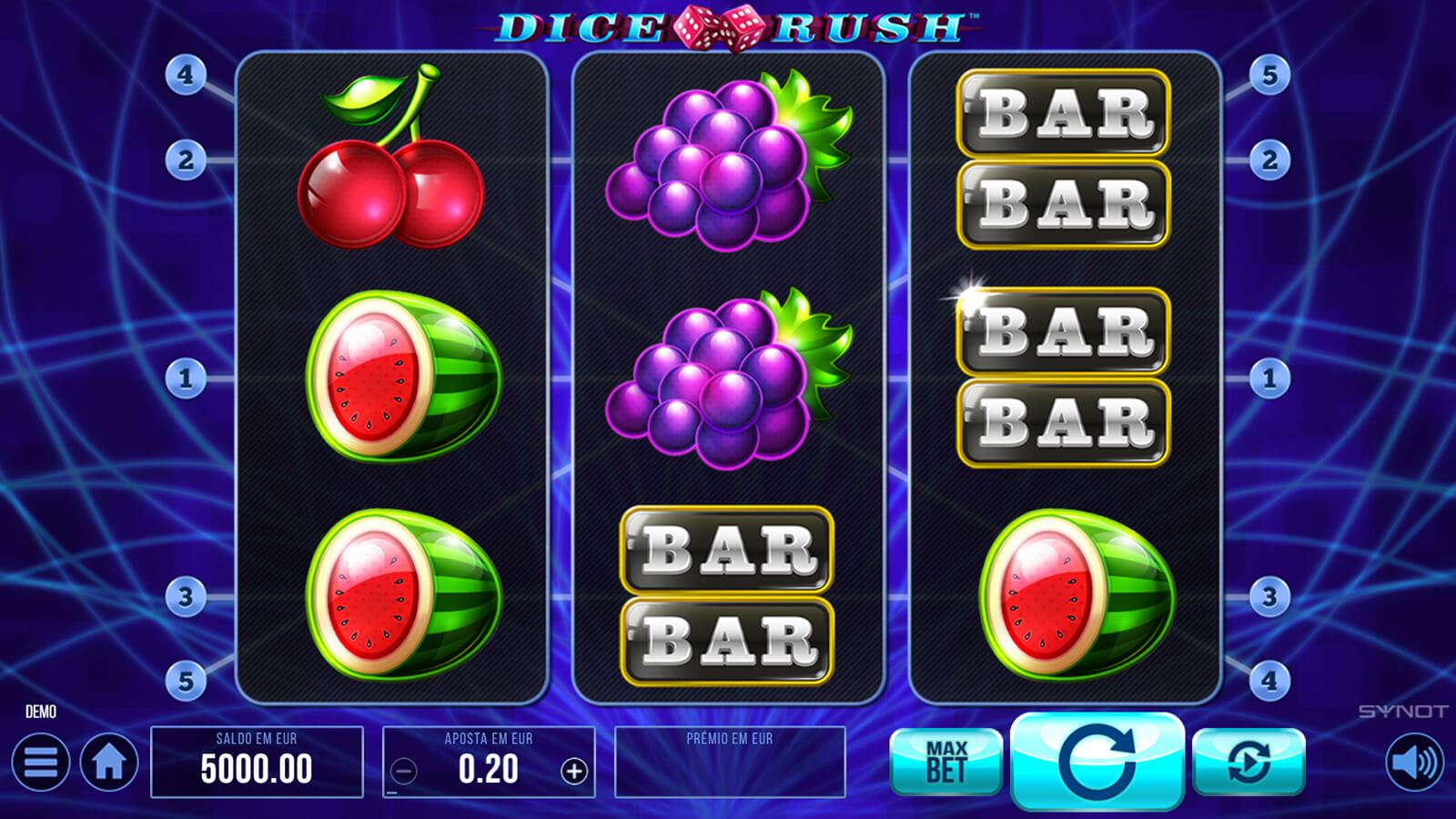The height and width of the screenshot is (819, 1456).
Task: Spin the reels with the big arrow button
Action: [x=1097, y=762]
